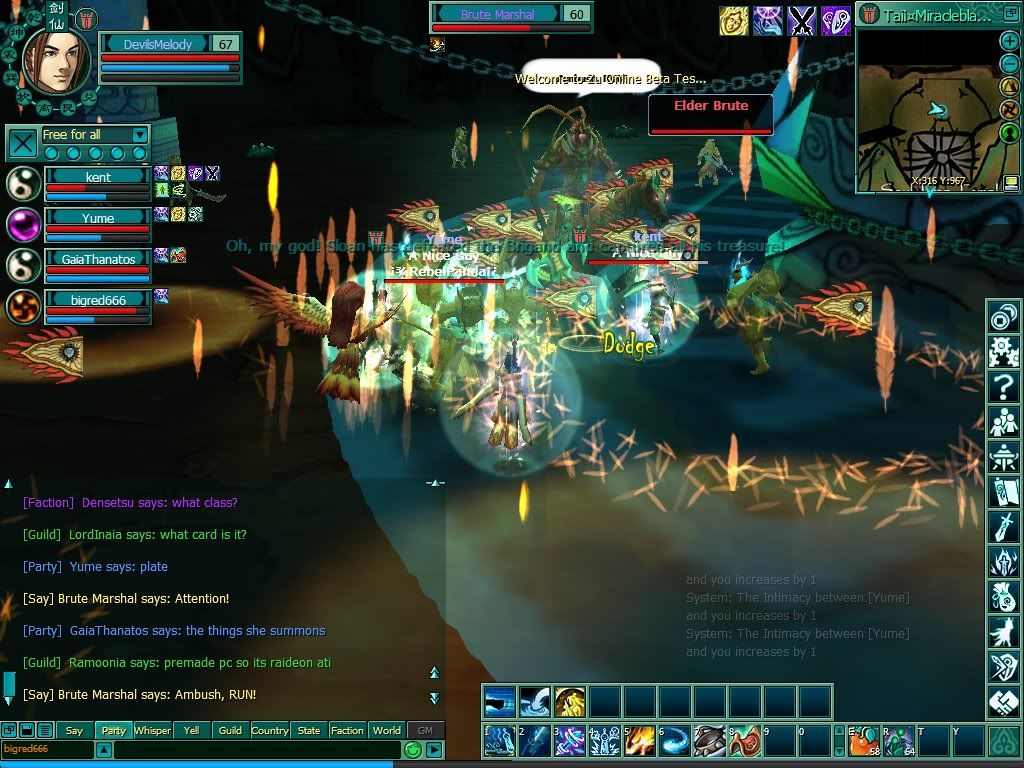The height and width of the screenshot is (768, 1024).
Task: Choose the Faction chat tab
Action: [x=347, y=730]
